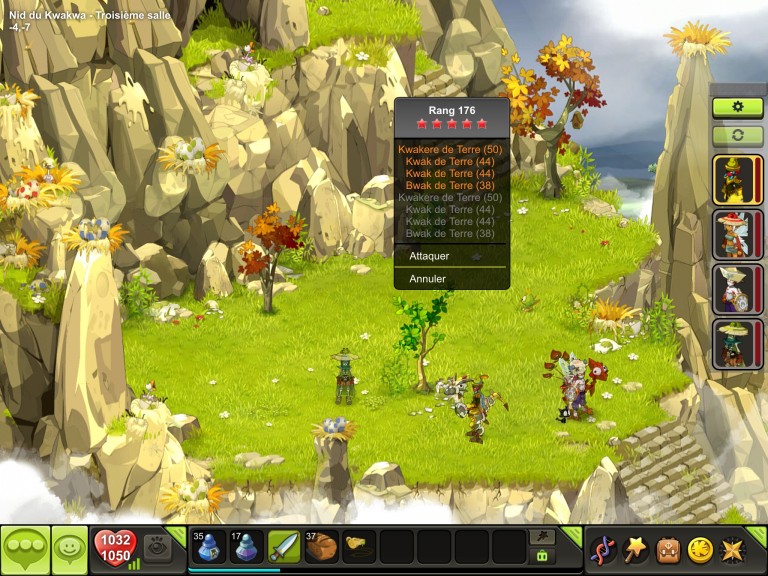Viewport: 768px width, 576px height.
Task: Click the refresh arrows party button
Action: [737, 135]
